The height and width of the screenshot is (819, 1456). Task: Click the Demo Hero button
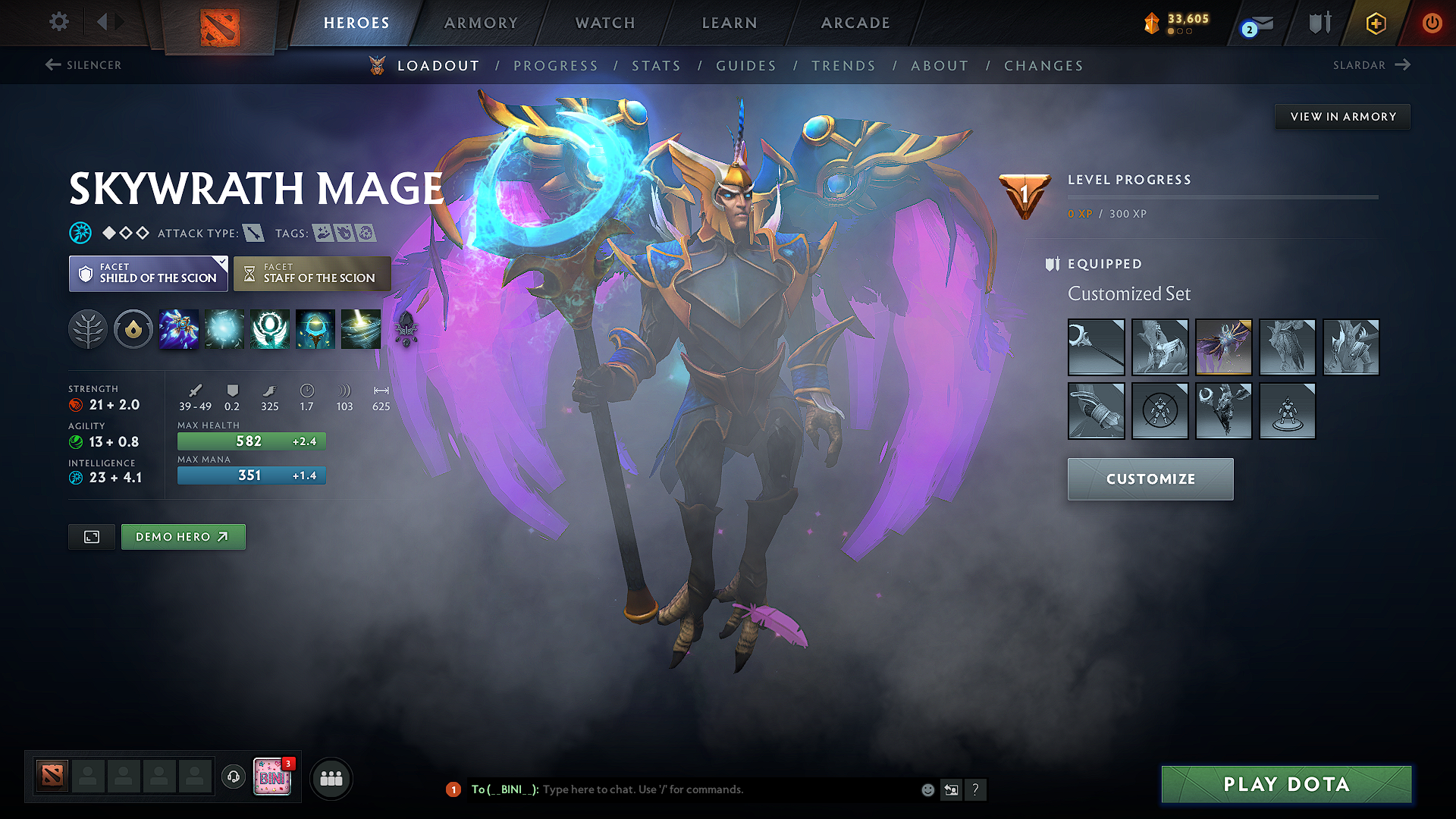click(x=183, y=536)
